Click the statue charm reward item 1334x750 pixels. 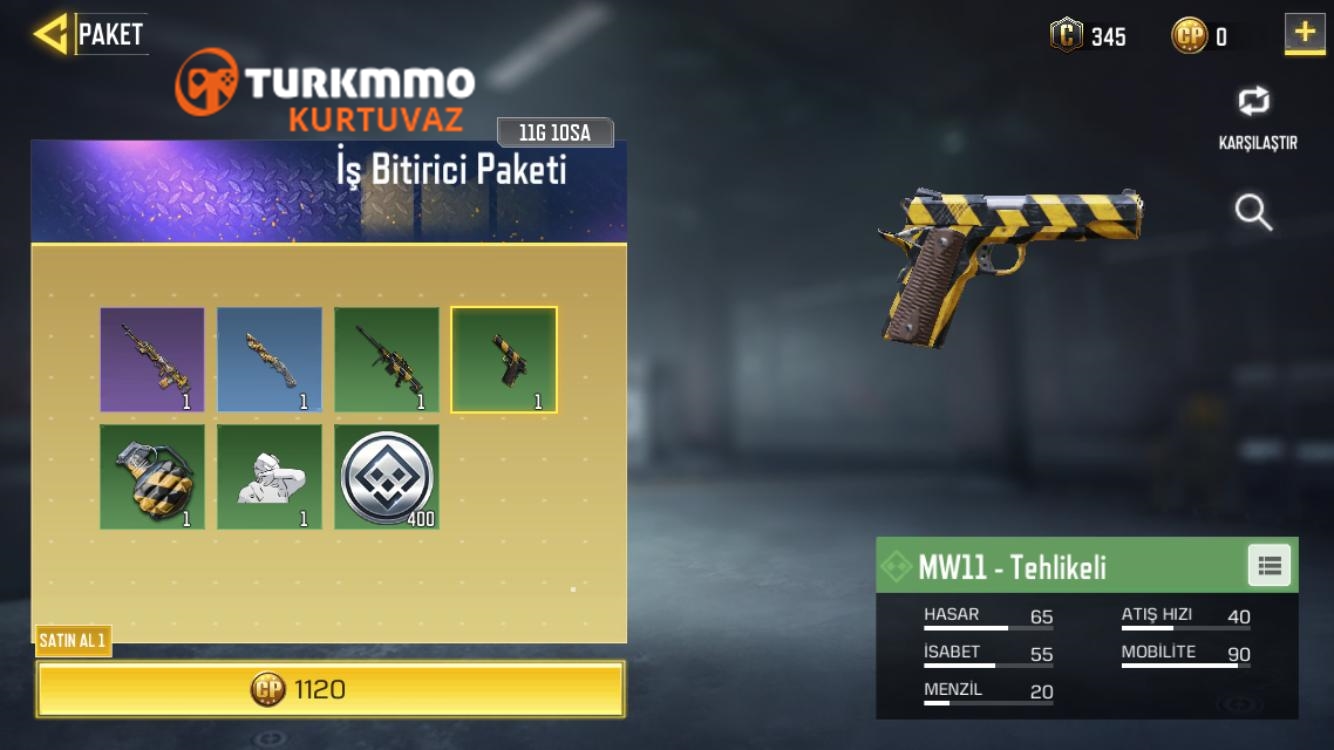(269, 477)
